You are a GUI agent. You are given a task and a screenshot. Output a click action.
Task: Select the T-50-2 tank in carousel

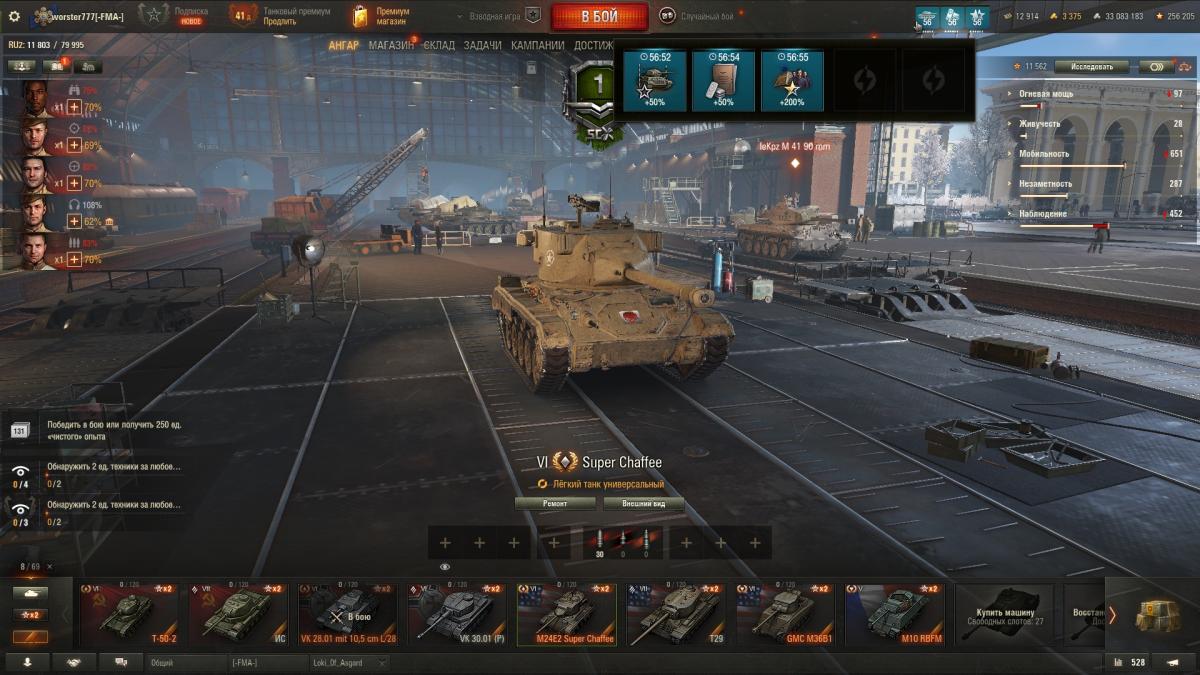click(x=129, y=614)
